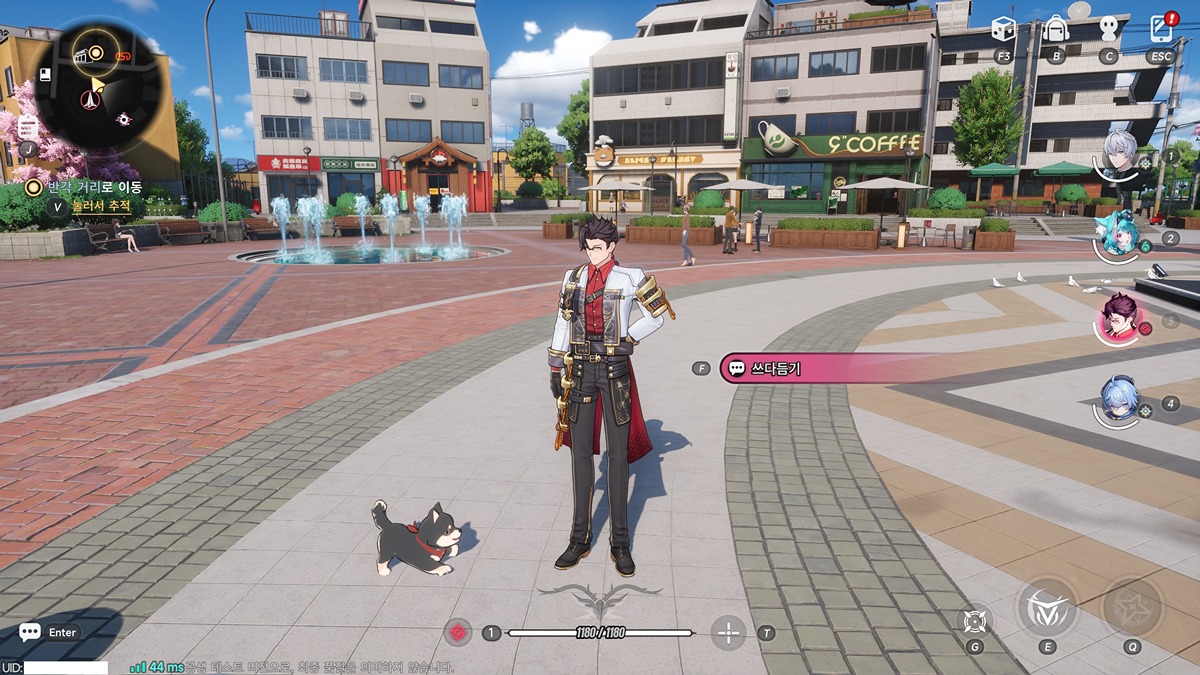Switch to the silver-haired party member
Screen dimensions: 1200x675
(x=1119, y=155)
